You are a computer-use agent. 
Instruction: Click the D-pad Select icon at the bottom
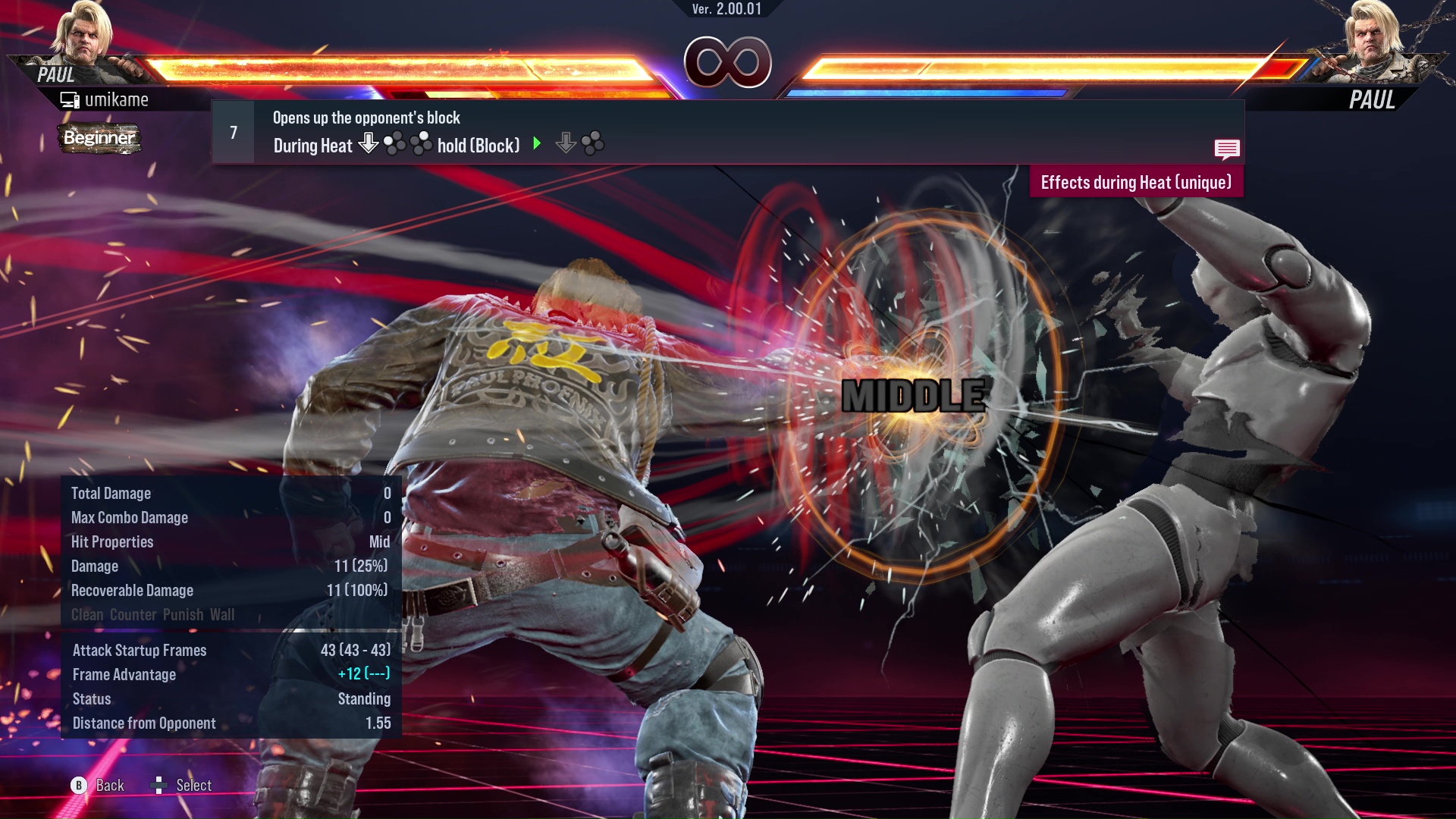pyautogui.click(x=159, y=785)
